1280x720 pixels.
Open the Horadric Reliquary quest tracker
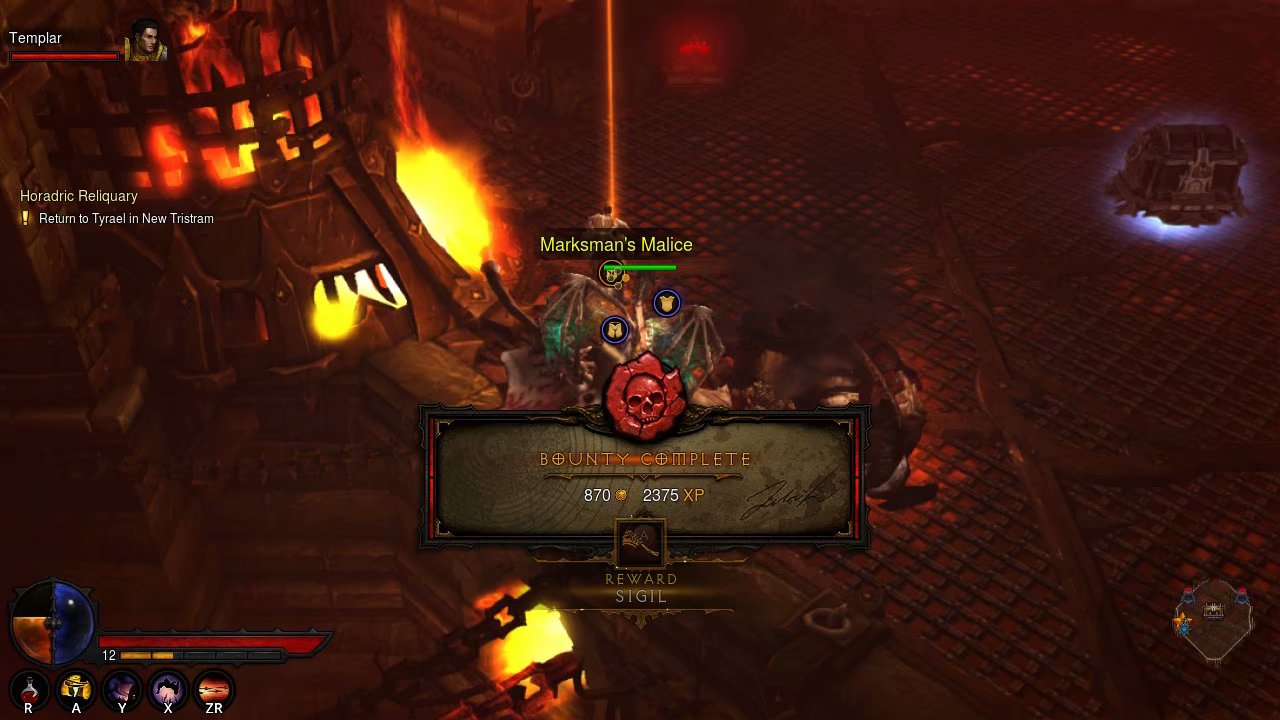(79, 196)
